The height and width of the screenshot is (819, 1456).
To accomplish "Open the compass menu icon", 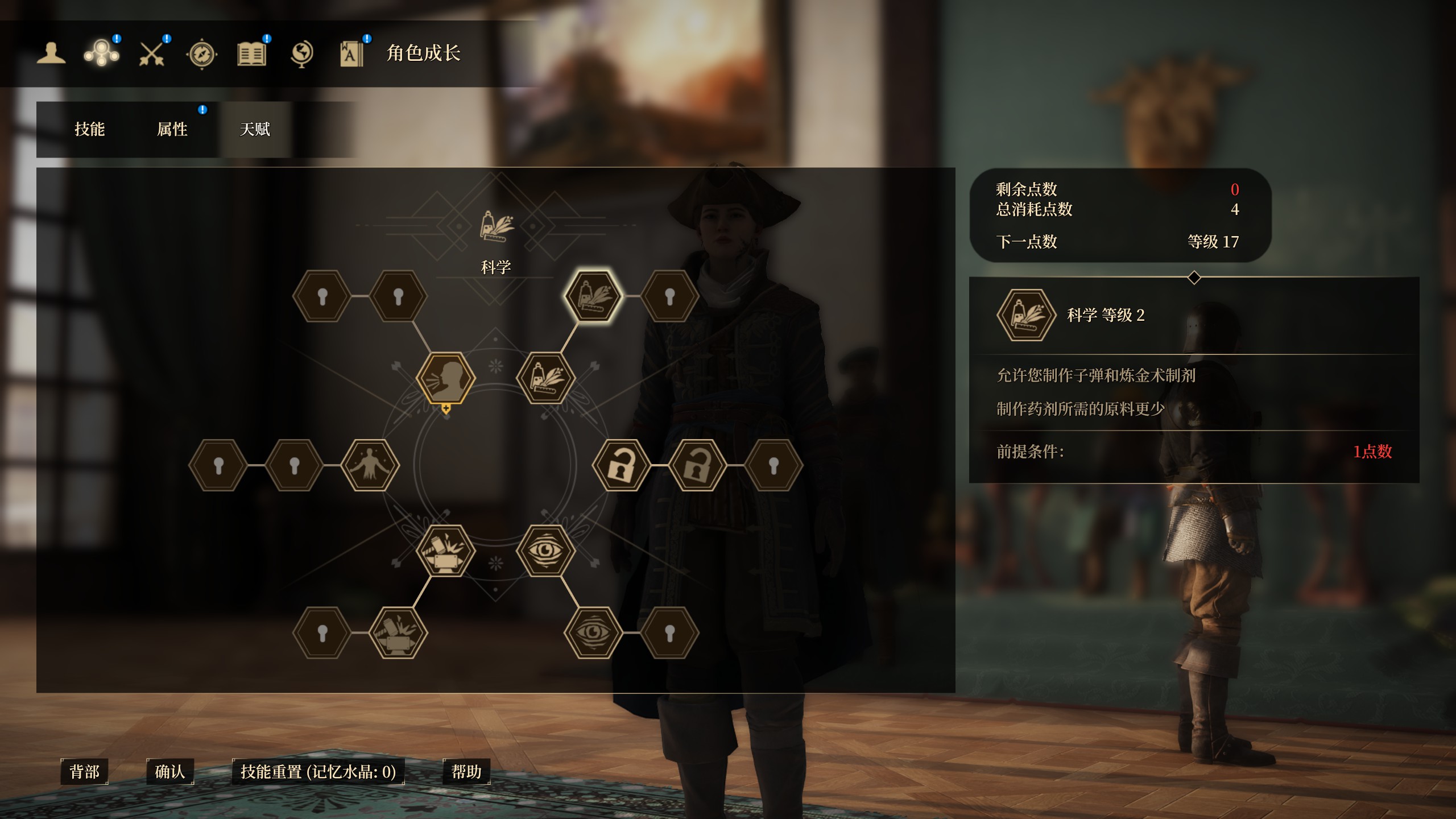I will coord(202,55).
